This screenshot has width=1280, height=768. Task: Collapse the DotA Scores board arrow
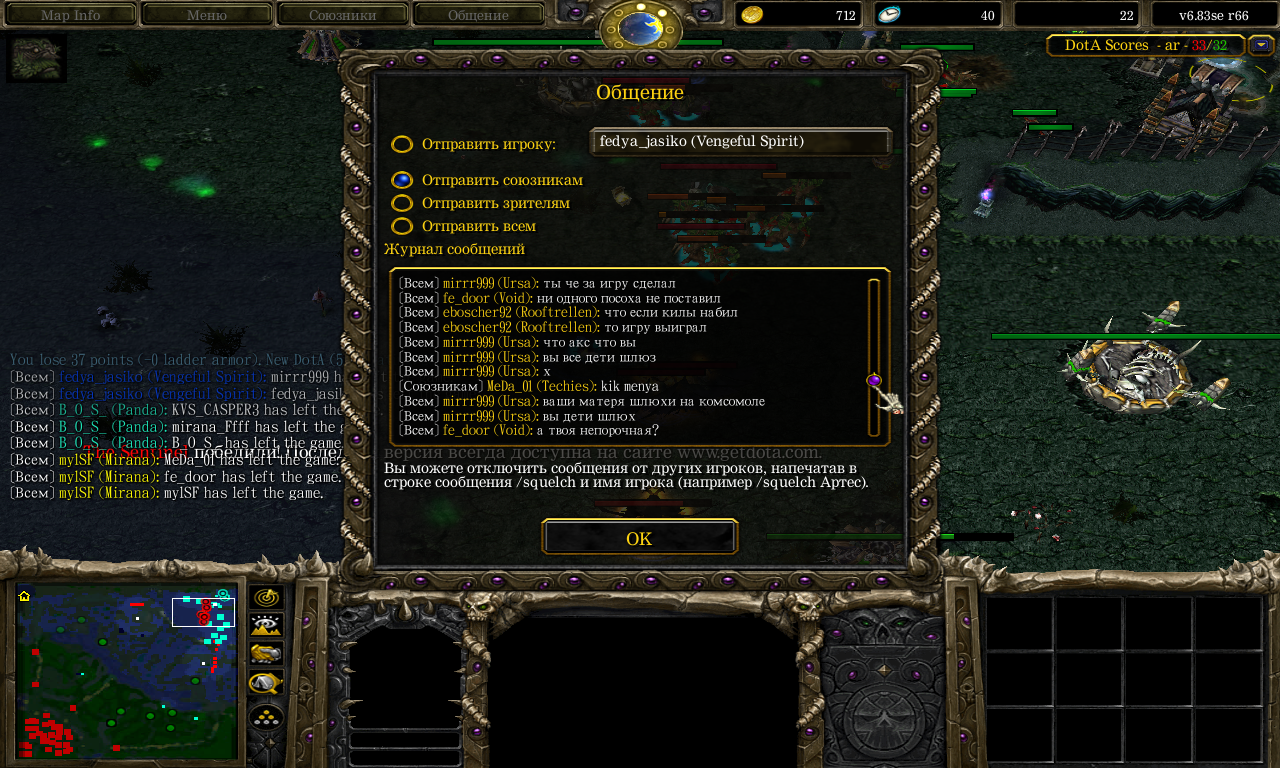pos(1261,45)
